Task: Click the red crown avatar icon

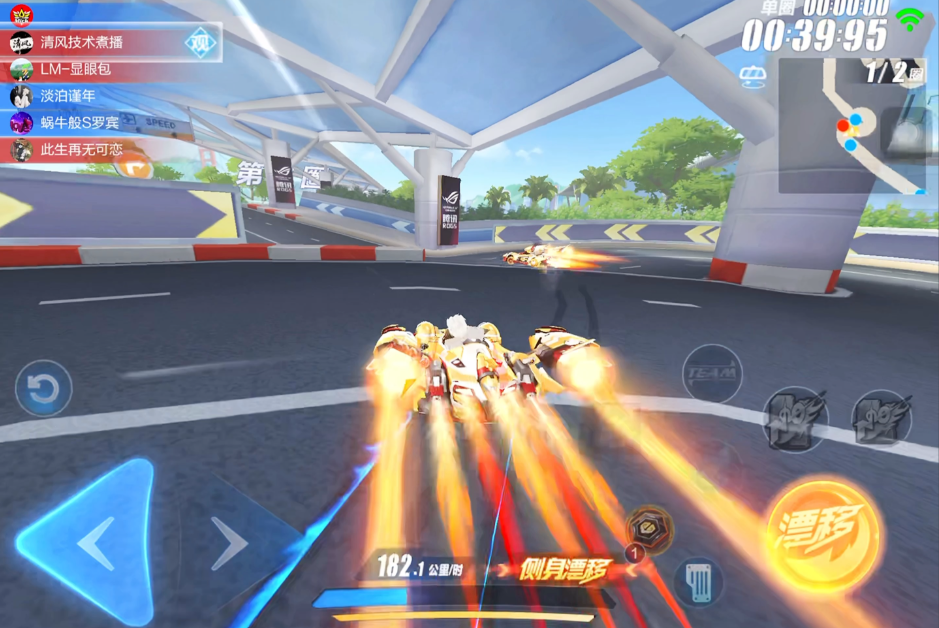Action: tap(21, 15)
